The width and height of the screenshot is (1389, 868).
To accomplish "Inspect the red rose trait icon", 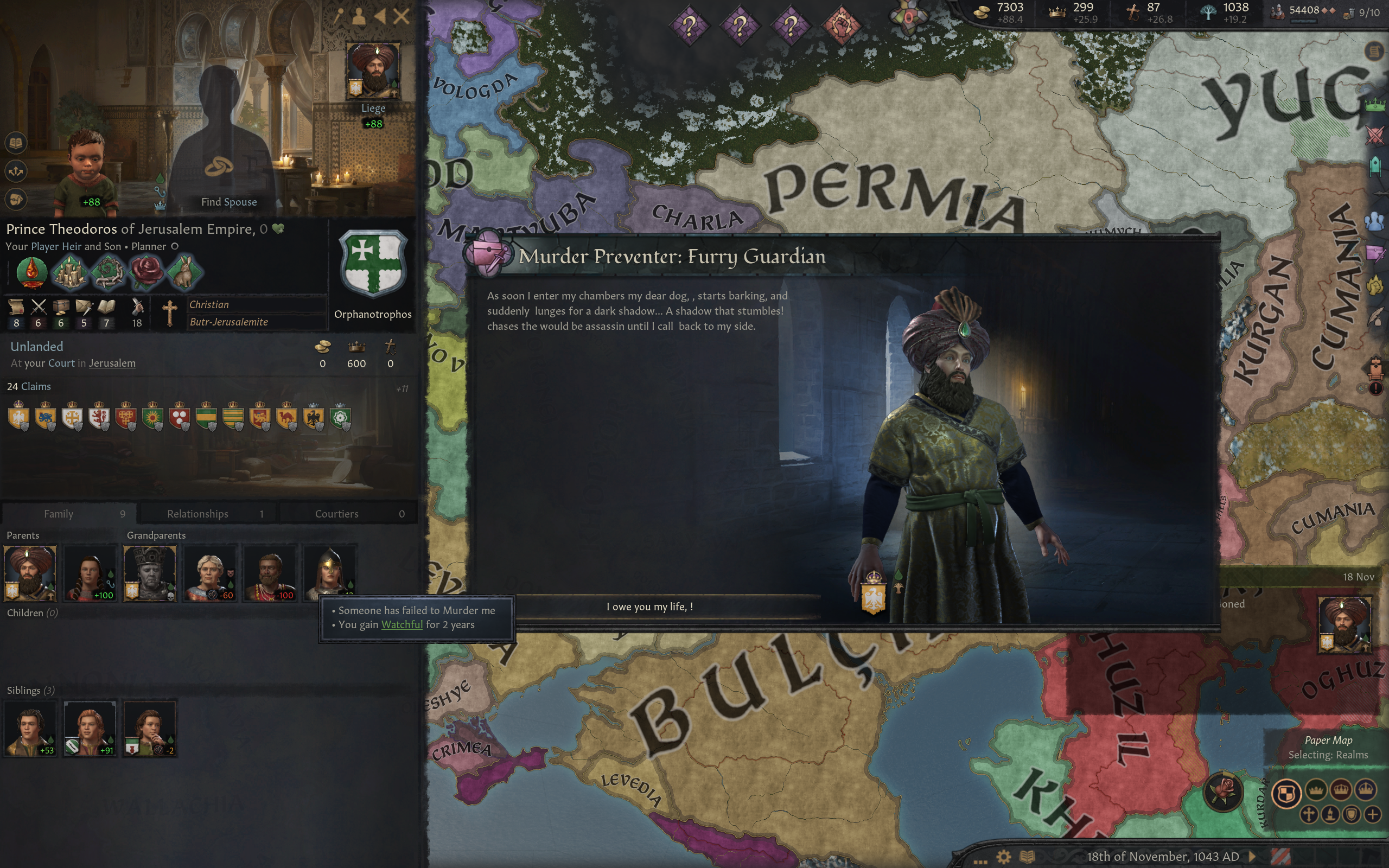I will tap(146, 272).
